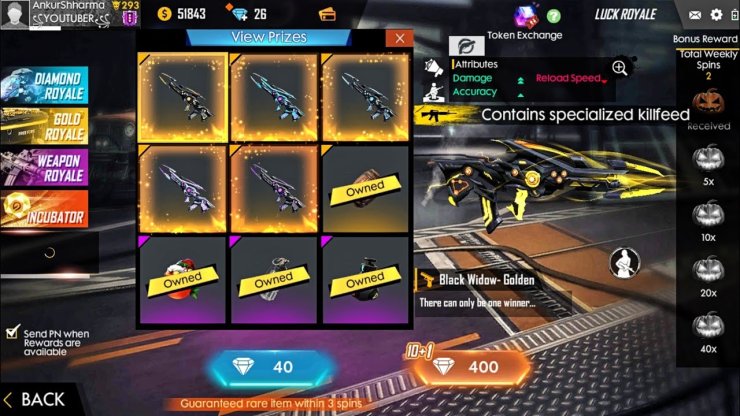Switch to the Diamond Royale tab
The width and height of the screenshot is (740, 416).
point(45,85)
